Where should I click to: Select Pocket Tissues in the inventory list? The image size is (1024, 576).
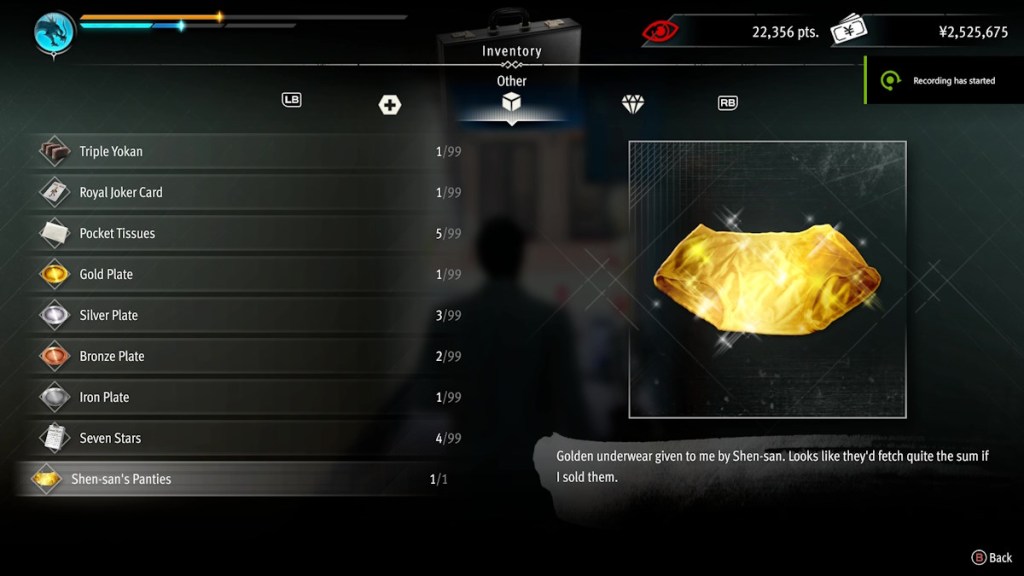click(x=240, y=233)
